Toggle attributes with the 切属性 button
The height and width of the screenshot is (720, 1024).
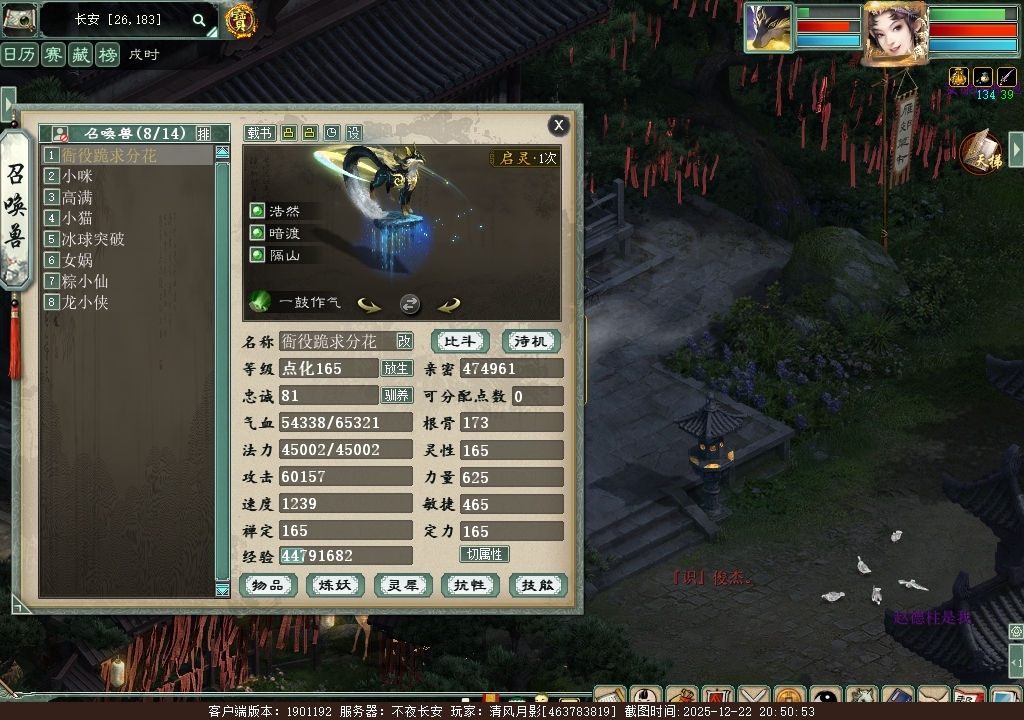click(485, 554)
